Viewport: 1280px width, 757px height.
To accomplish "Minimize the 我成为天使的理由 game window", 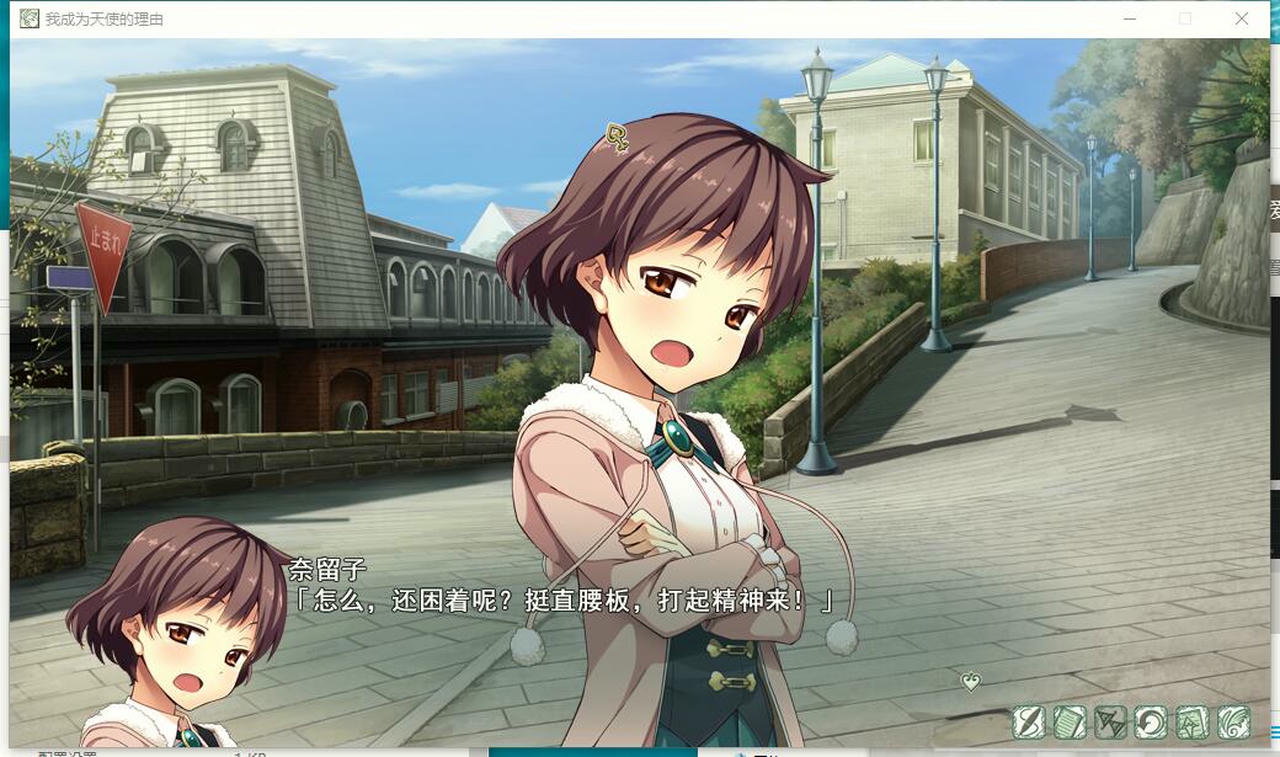I will point(1129,18).
